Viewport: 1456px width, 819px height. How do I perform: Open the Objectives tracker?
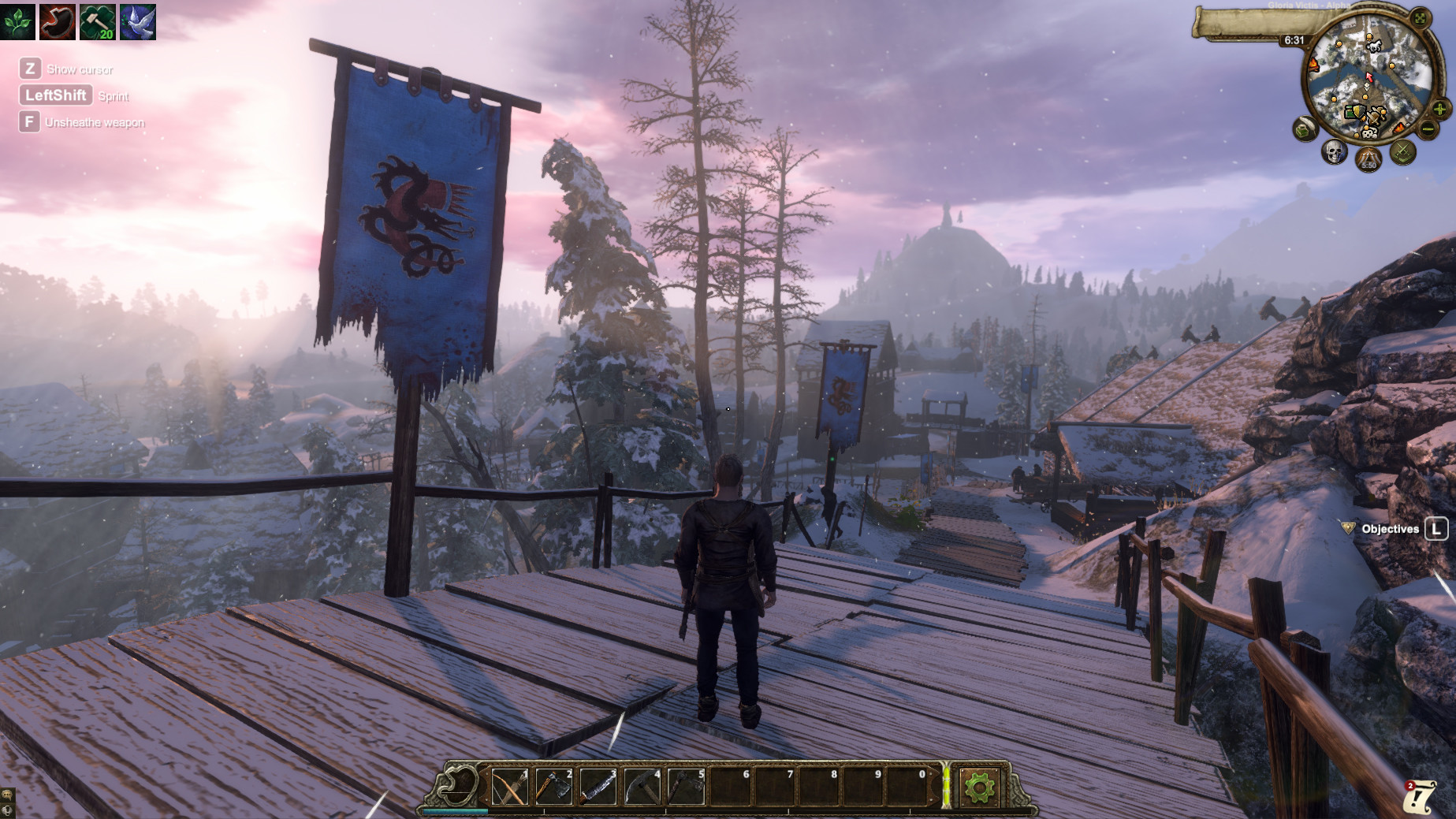pyautogui.click(x=1391, y=529)
